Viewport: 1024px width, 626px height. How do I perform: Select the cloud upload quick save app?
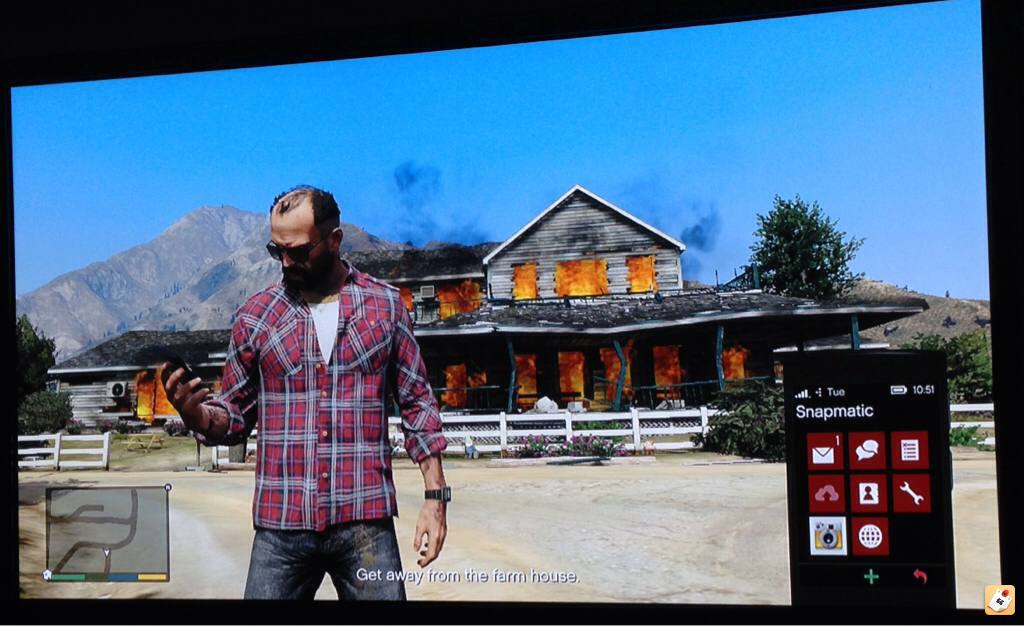826,494
